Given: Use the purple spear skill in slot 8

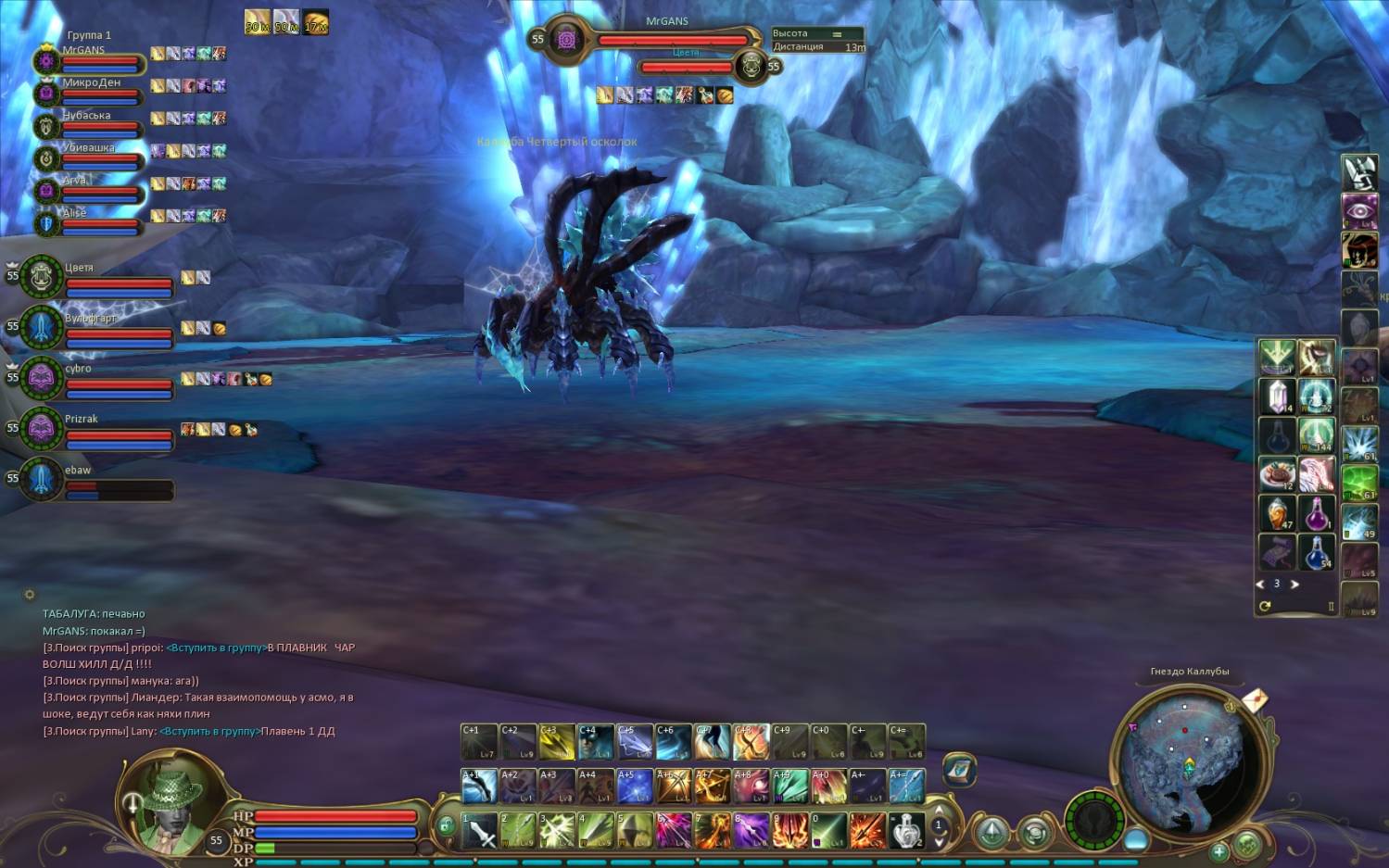Looking at the screenshot, I should point(751,830).
